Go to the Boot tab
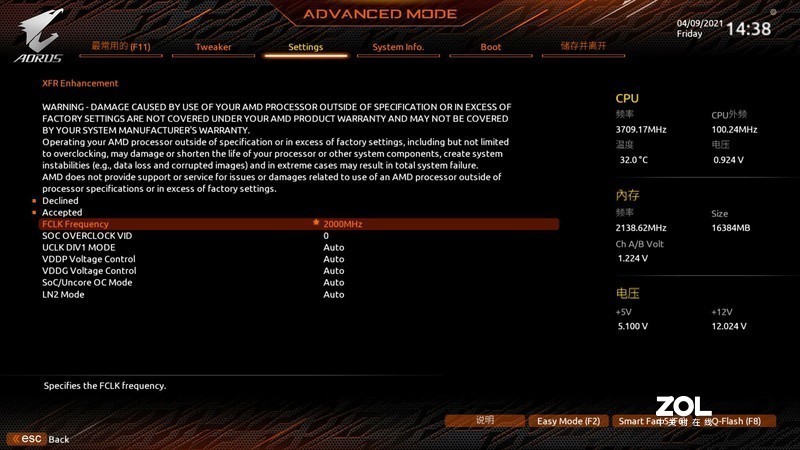This screenshot has height=450, width=800. pos(491,47)
